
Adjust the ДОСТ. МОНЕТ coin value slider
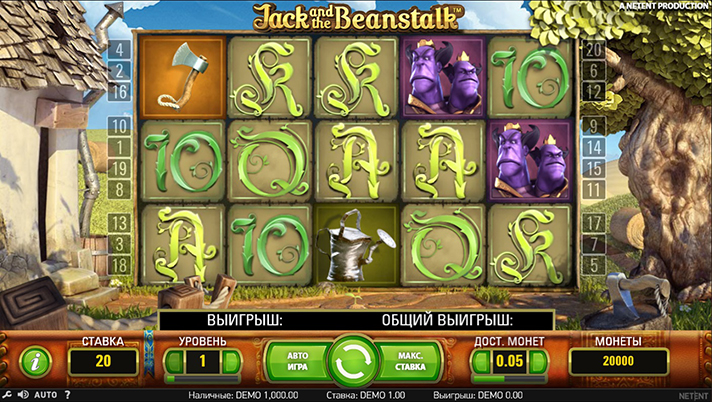tap(510, 379)
